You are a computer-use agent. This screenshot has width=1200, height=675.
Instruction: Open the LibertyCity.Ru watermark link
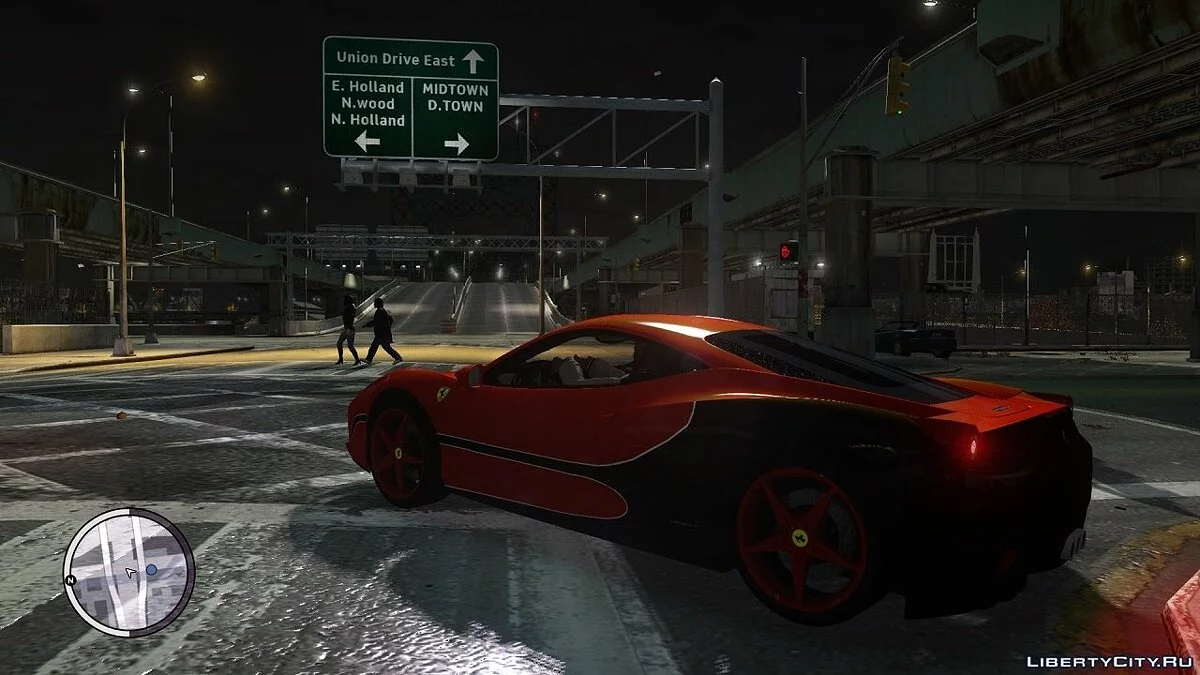point(1109,661)
